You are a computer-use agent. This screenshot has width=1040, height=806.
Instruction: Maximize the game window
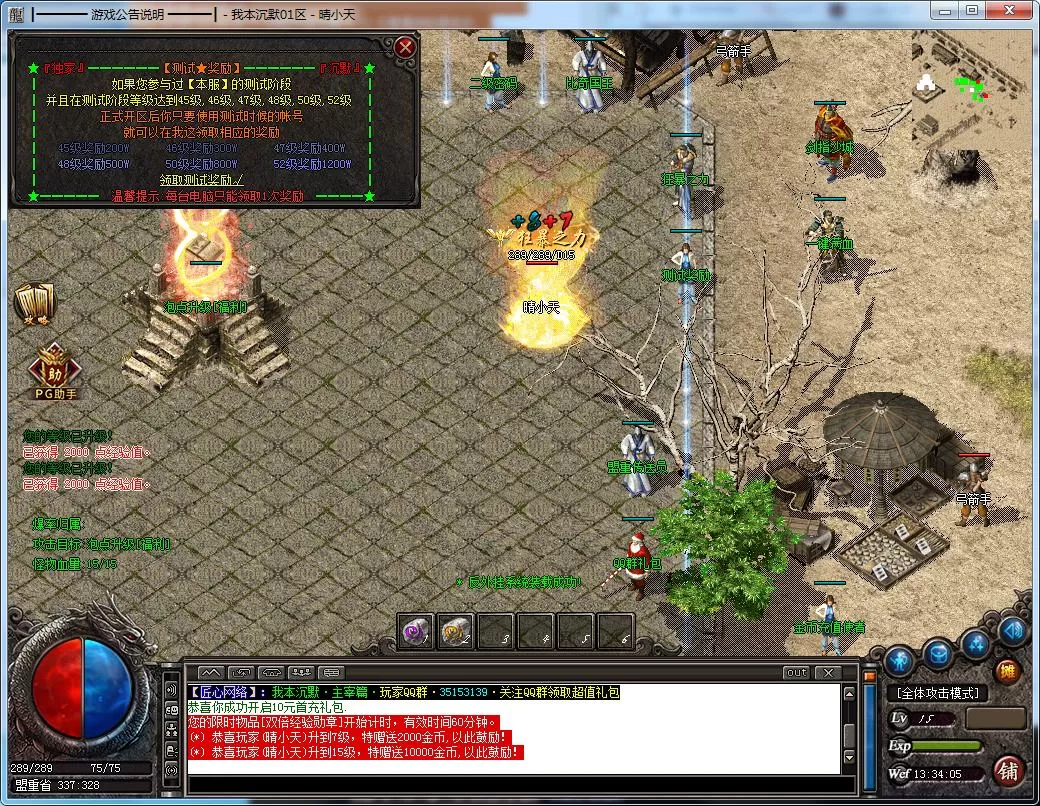click(x=972, y=11)
